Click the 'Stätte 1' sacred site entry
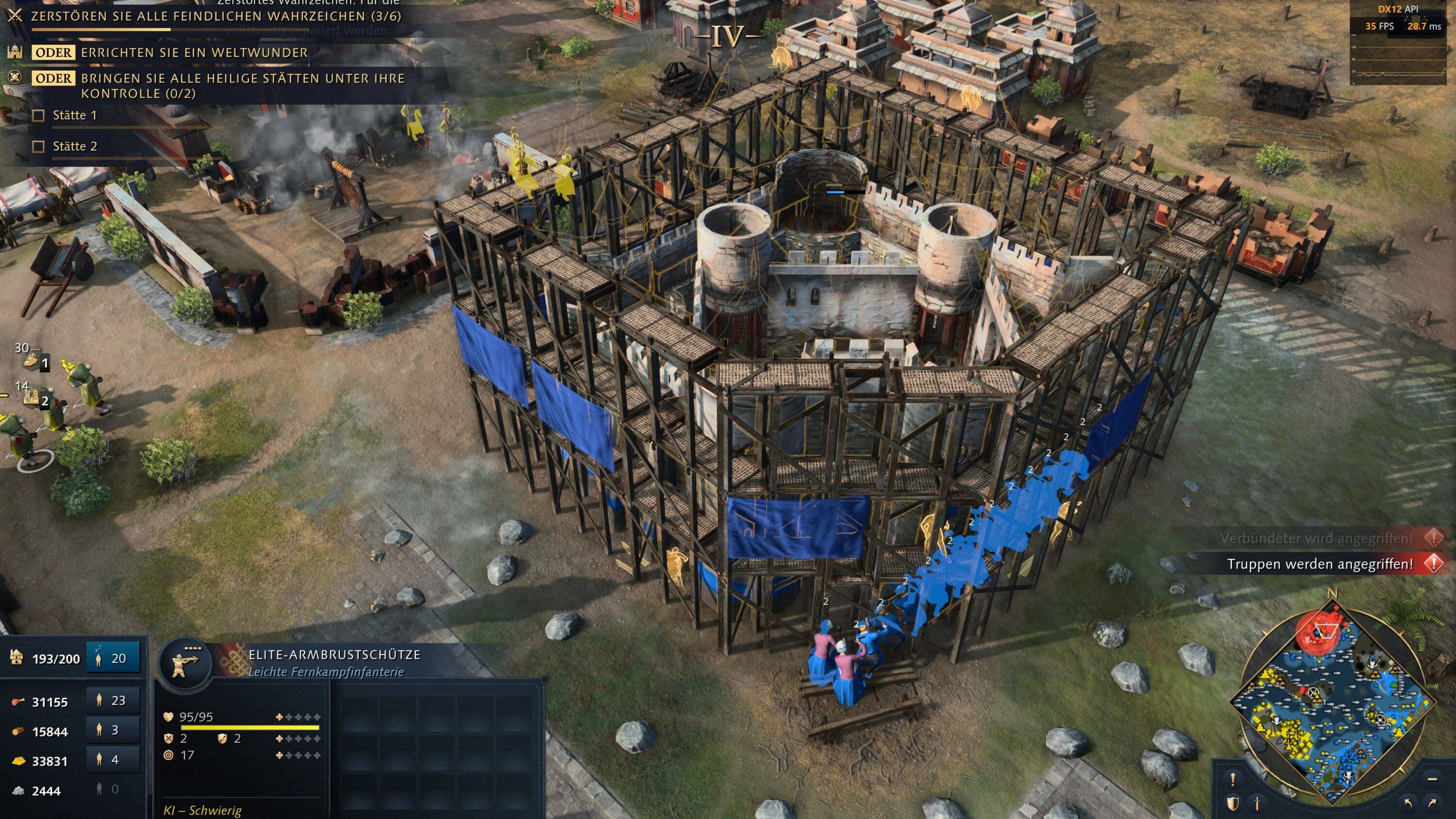The width and height of the screenshot is (1456, 819). [x=75, y=116]
